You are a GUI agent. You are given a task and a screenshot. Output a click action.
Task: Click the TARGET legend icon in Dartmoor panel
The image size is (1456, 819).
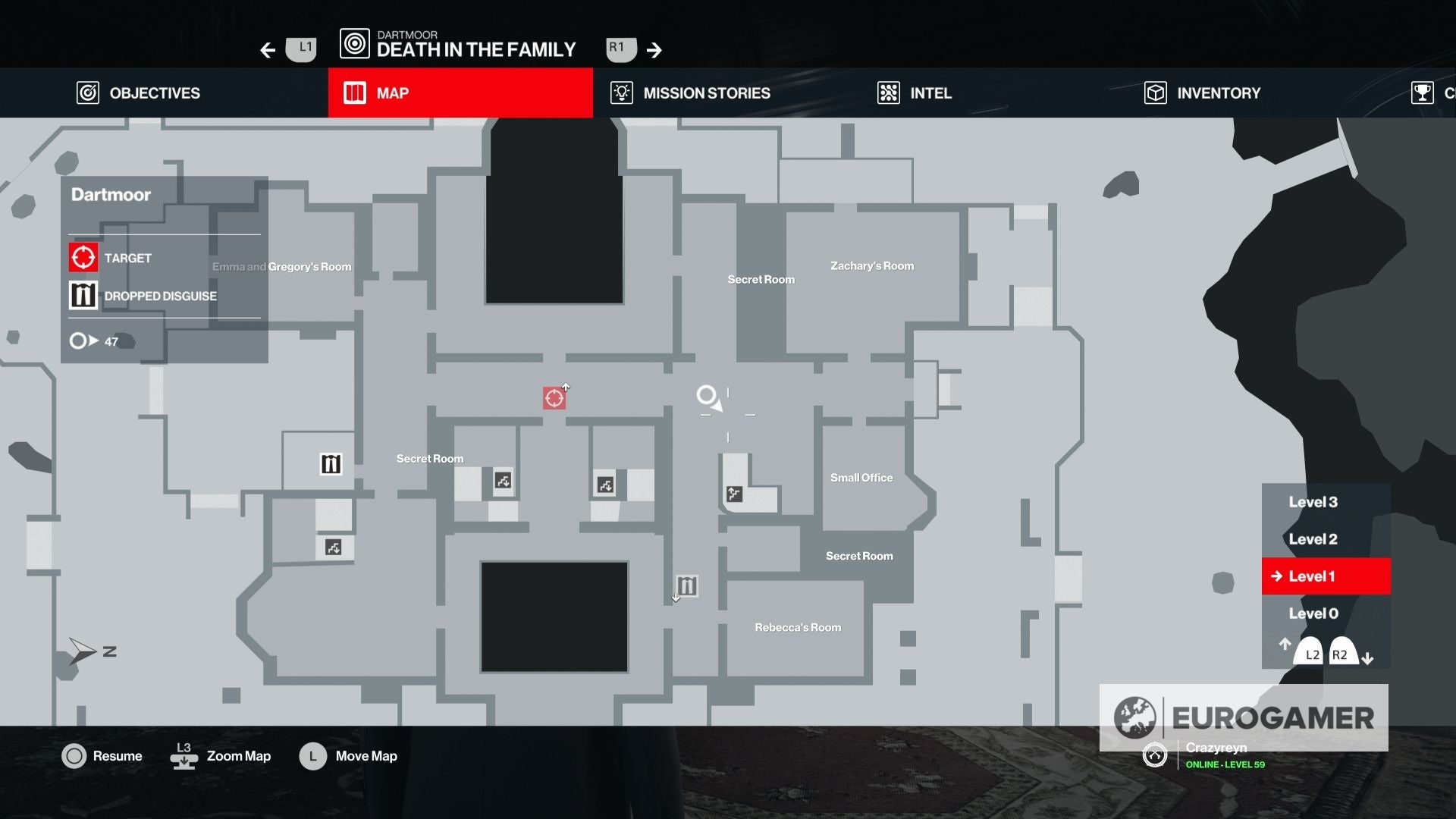tap(83, 257)
